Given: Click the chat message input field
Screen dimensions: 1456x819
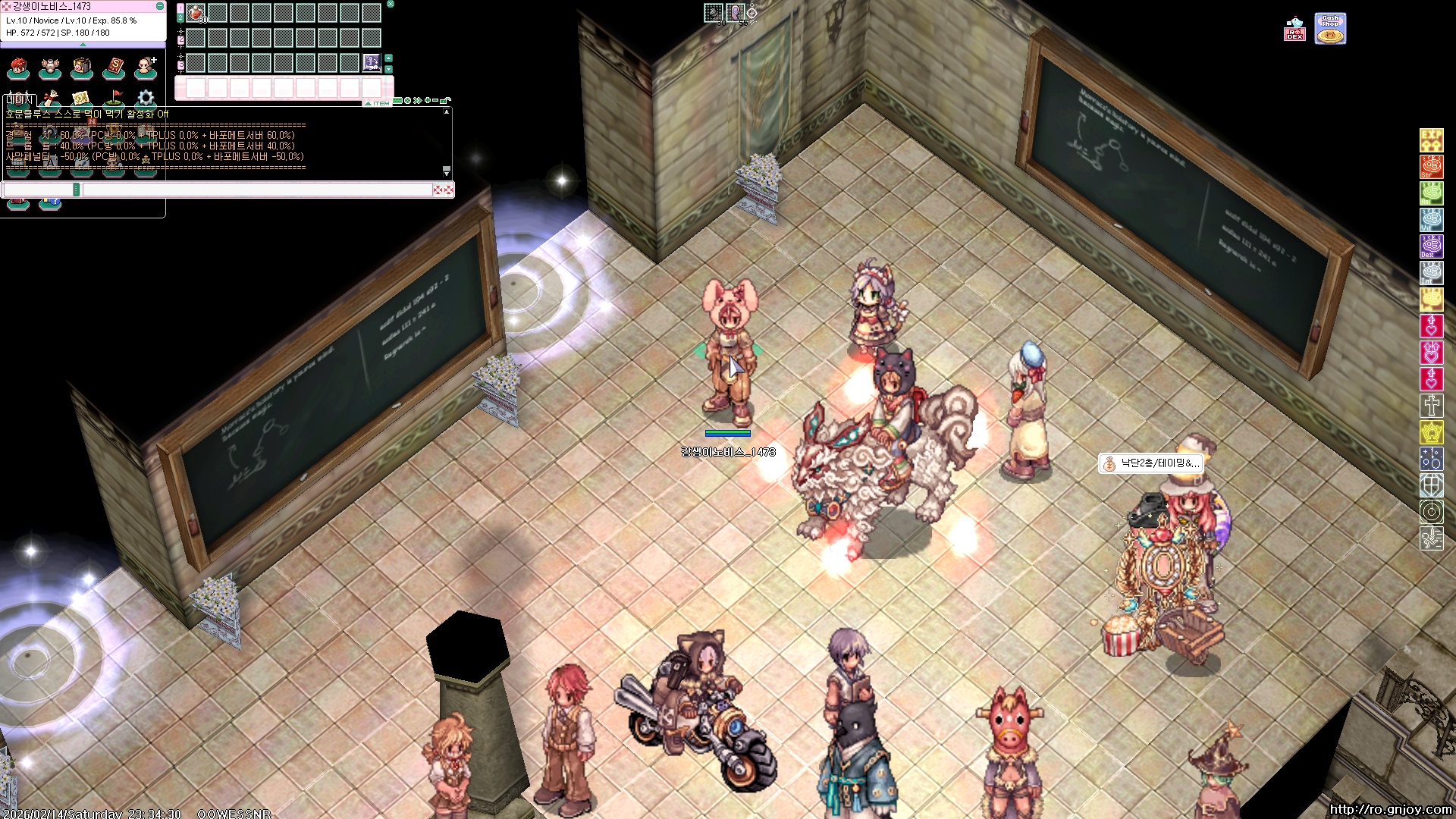Looking at the screenshot, I should point(256,190).
